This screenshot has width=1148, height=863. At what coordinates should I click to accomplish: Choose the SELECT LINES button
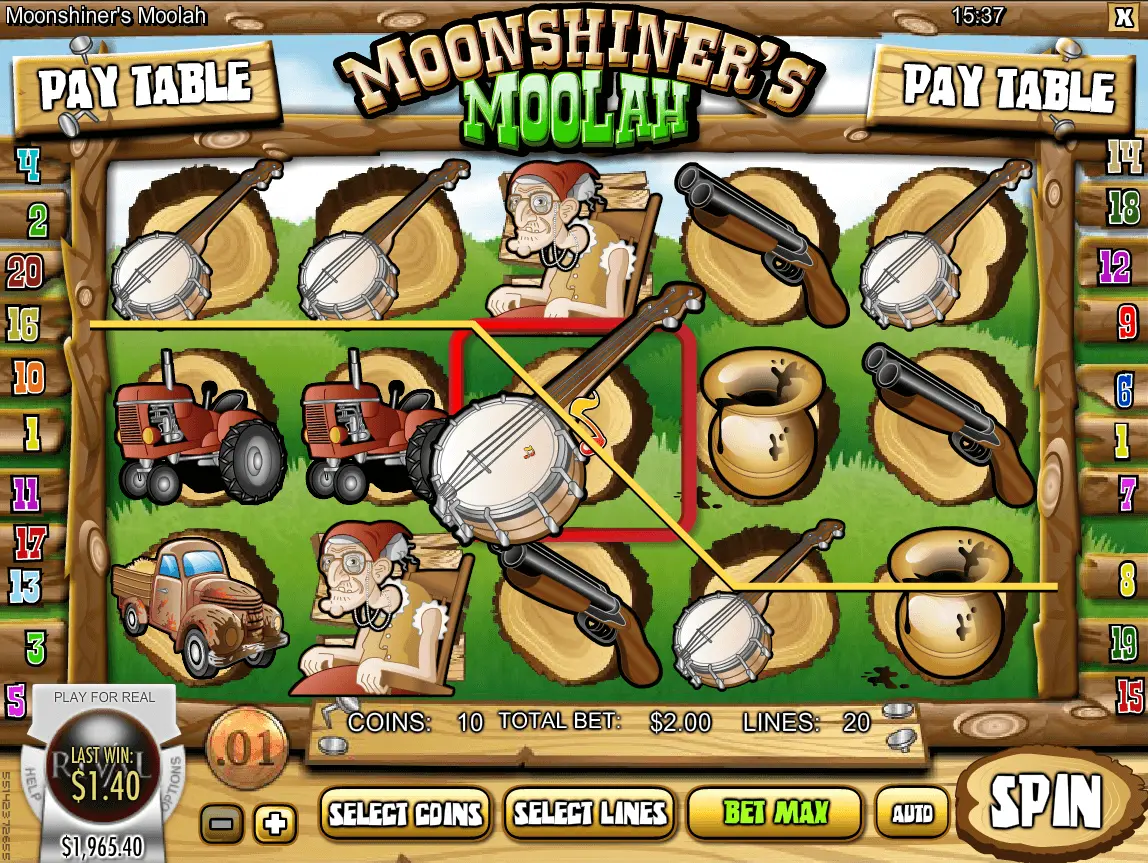(x=588, y=812)
